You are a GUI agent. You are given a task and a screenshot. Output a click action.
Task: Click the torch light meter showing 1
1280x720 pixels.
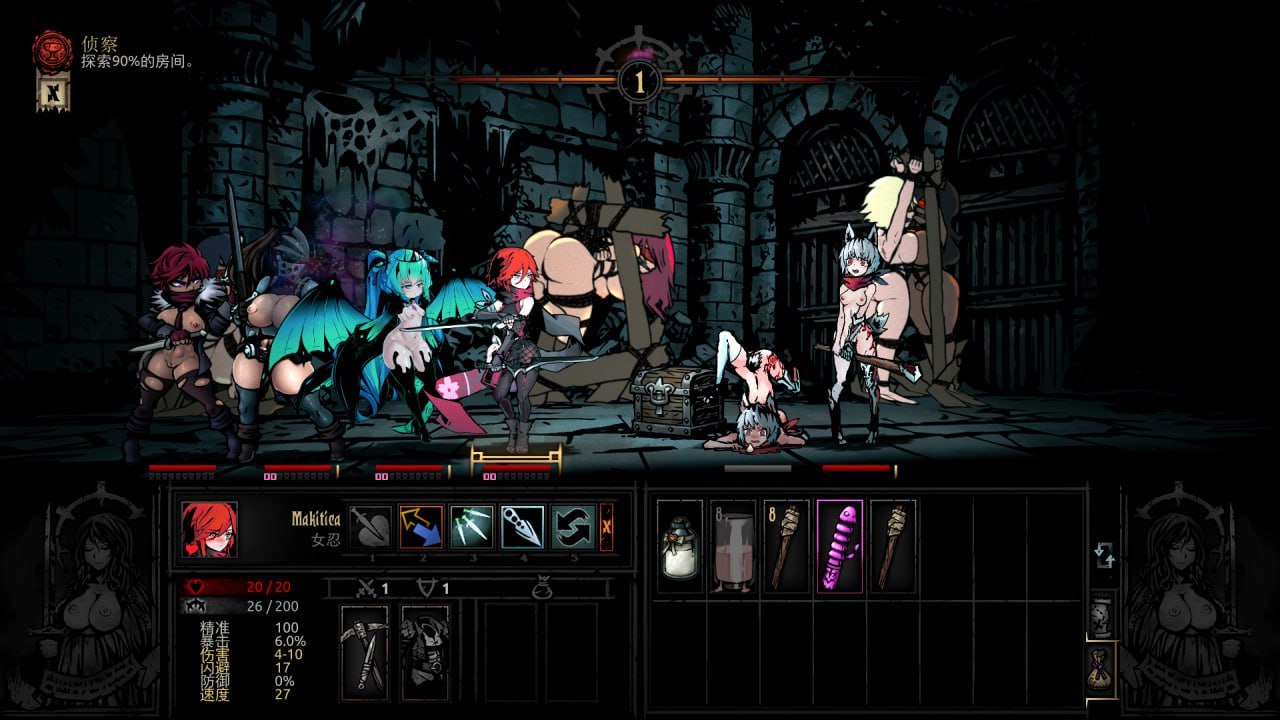pos(639,80)
